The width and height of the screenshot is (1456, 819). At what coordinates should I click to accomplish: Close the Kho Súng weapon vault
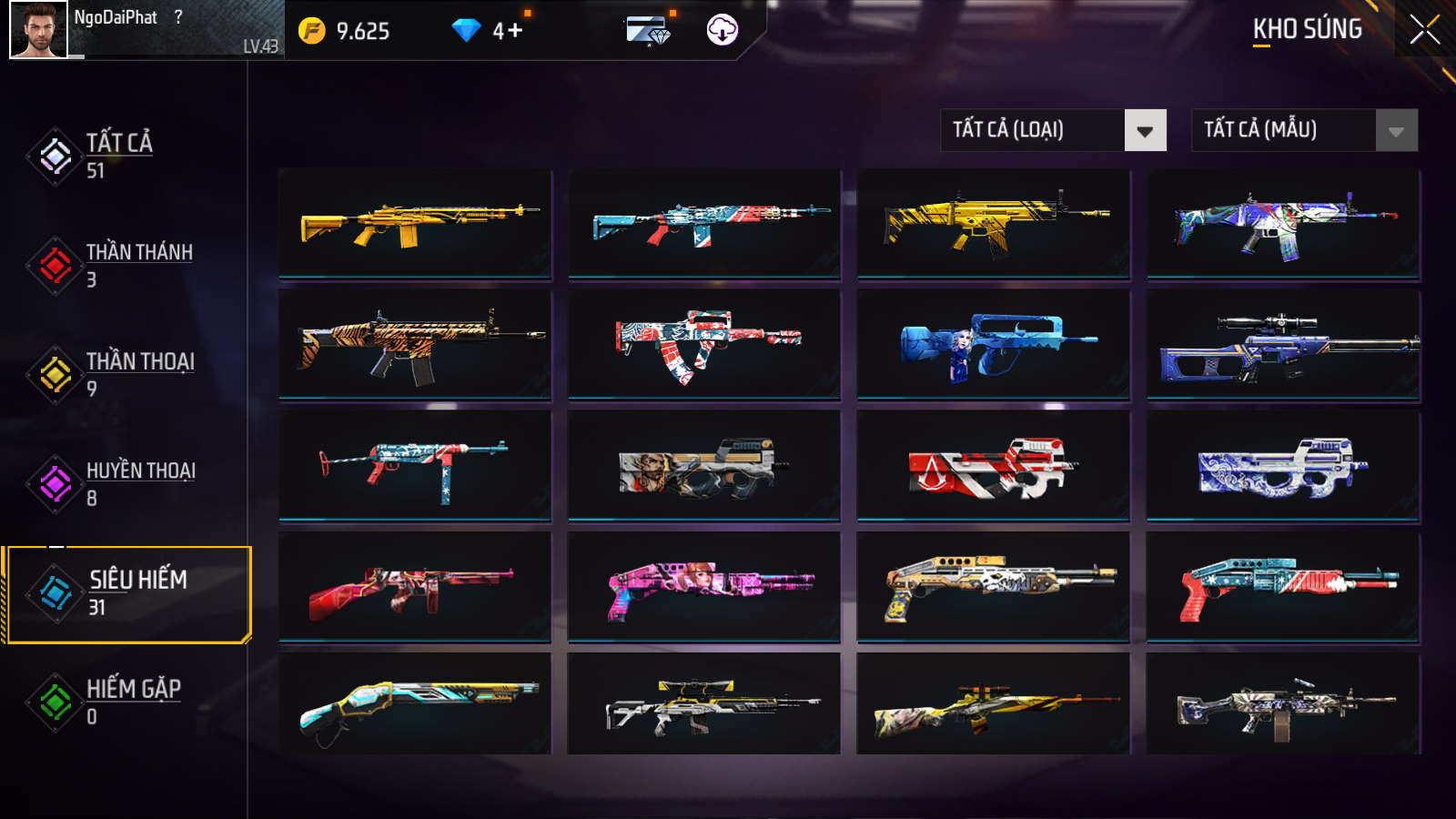pyautogui.click(x=1424, y=30)
